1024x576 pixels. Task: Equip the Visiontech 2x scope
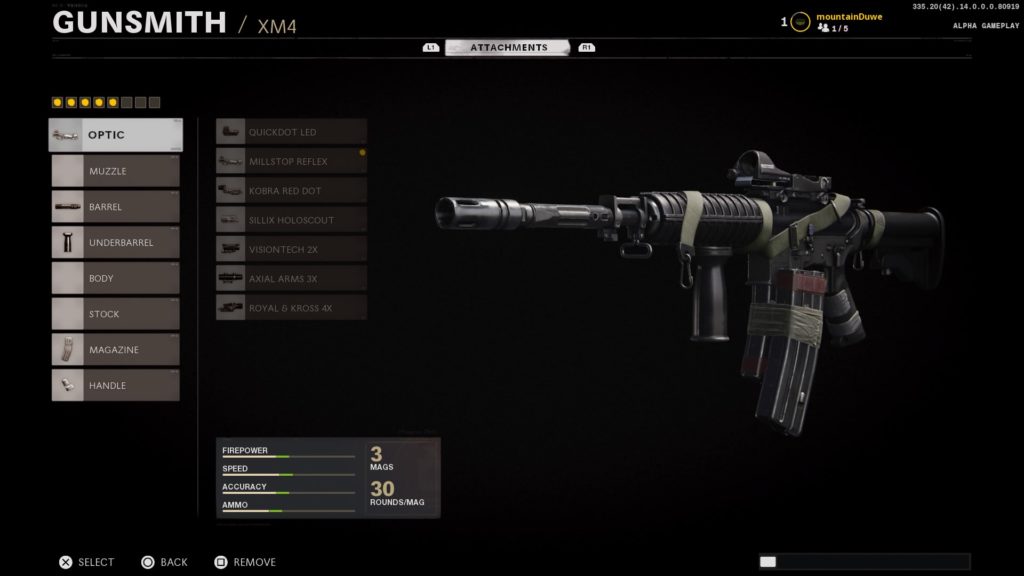291,249
